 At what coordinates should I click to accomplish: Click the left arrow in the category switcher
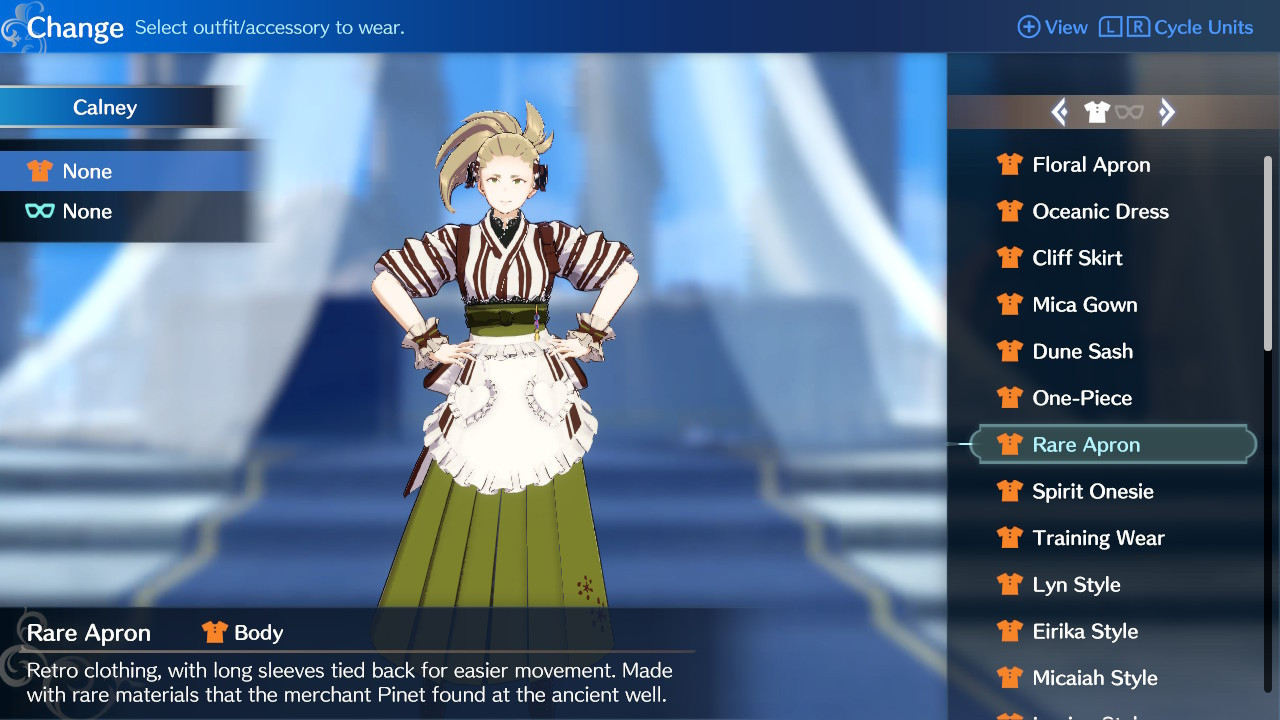1061,111
